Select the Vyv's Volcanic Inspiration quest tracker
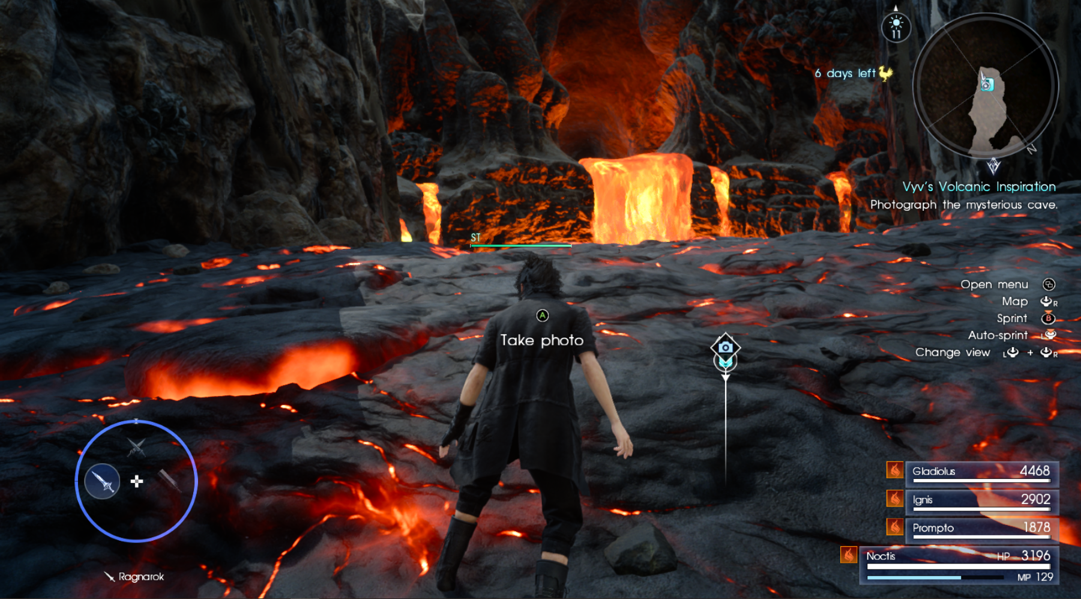The width and height of the screenshot is (1081, 599). (x=978, y=187)
